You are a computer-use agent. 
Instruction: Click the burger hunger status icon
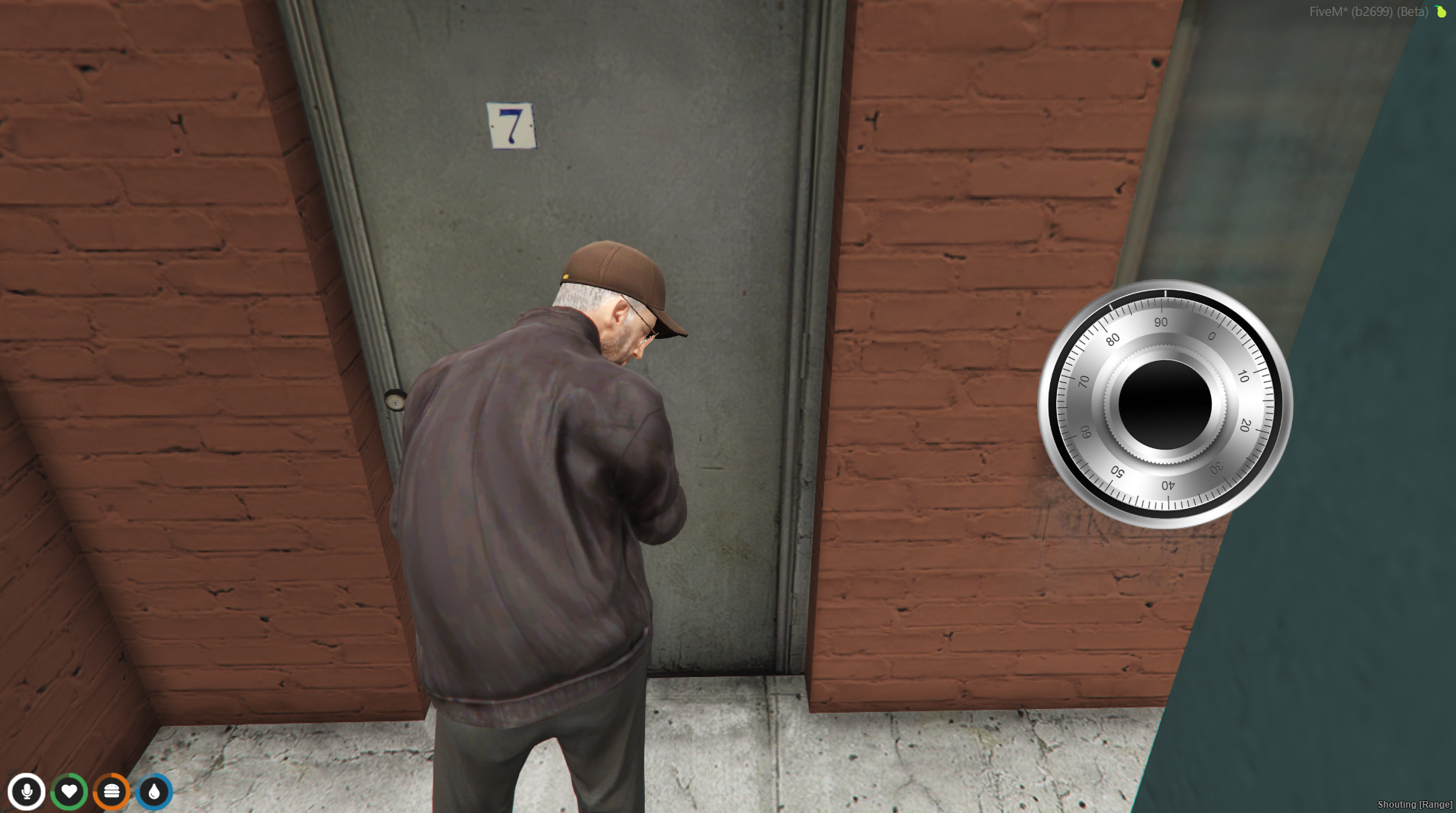(111, 791)
